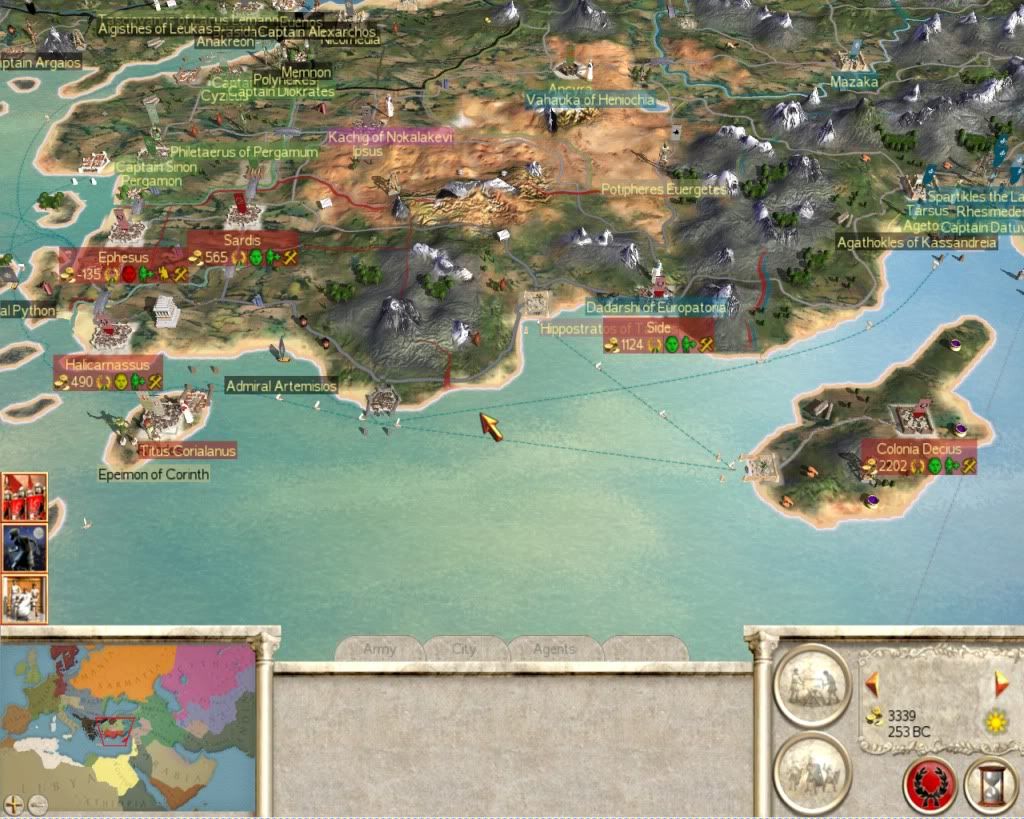
Task: Open the recruitment panel with soldiers icon
Action: click(x=812, y=772)
